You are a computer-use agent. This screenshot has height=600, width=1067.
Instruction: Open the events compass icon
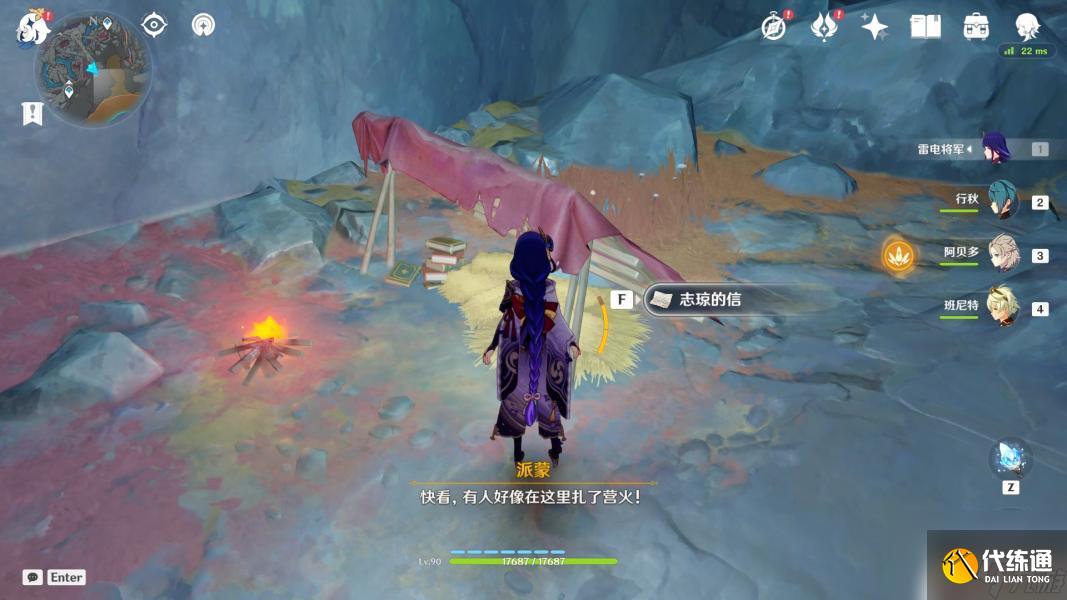point(773,27)
